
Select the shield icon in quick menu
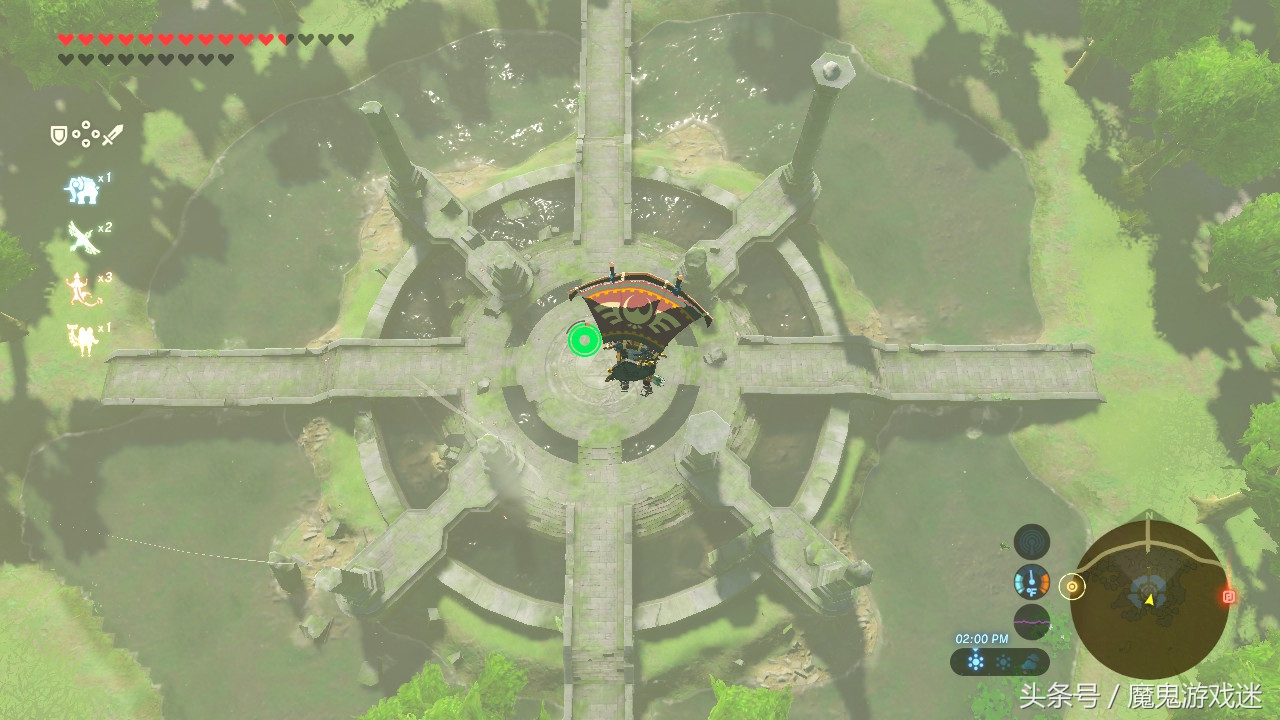click(x=59, y=134)
